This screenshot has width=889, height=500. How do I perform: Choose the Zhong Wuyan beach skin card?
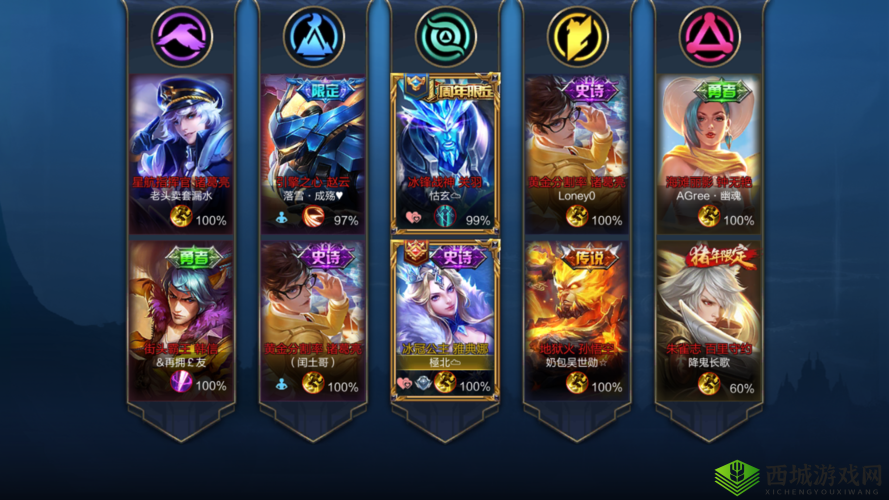pyautogui.click(x=709, y=150)
